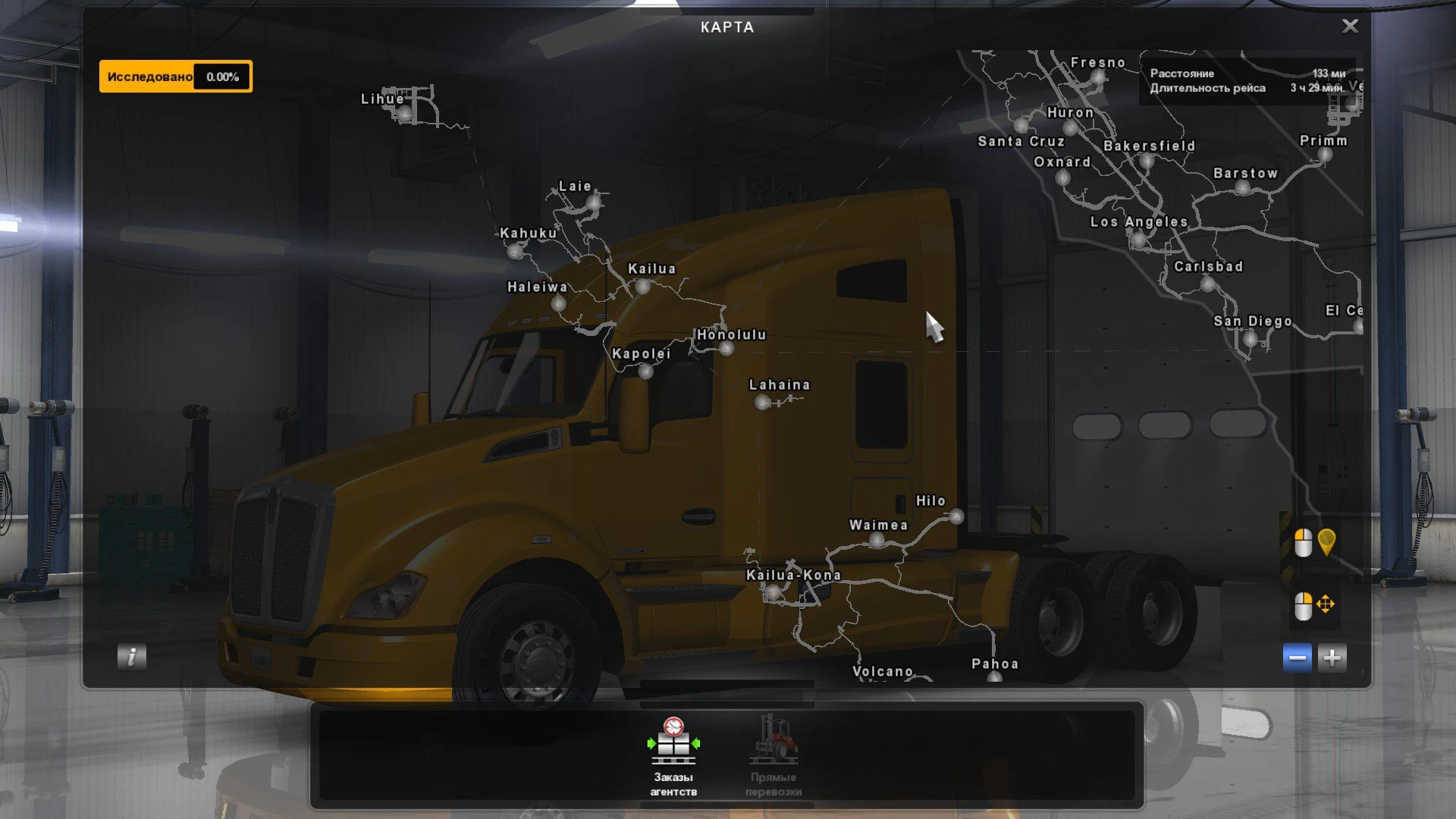This screenshot has width=1456, height=819.
Task: Open map information via the i icon
Action: (x=130, y=658)
